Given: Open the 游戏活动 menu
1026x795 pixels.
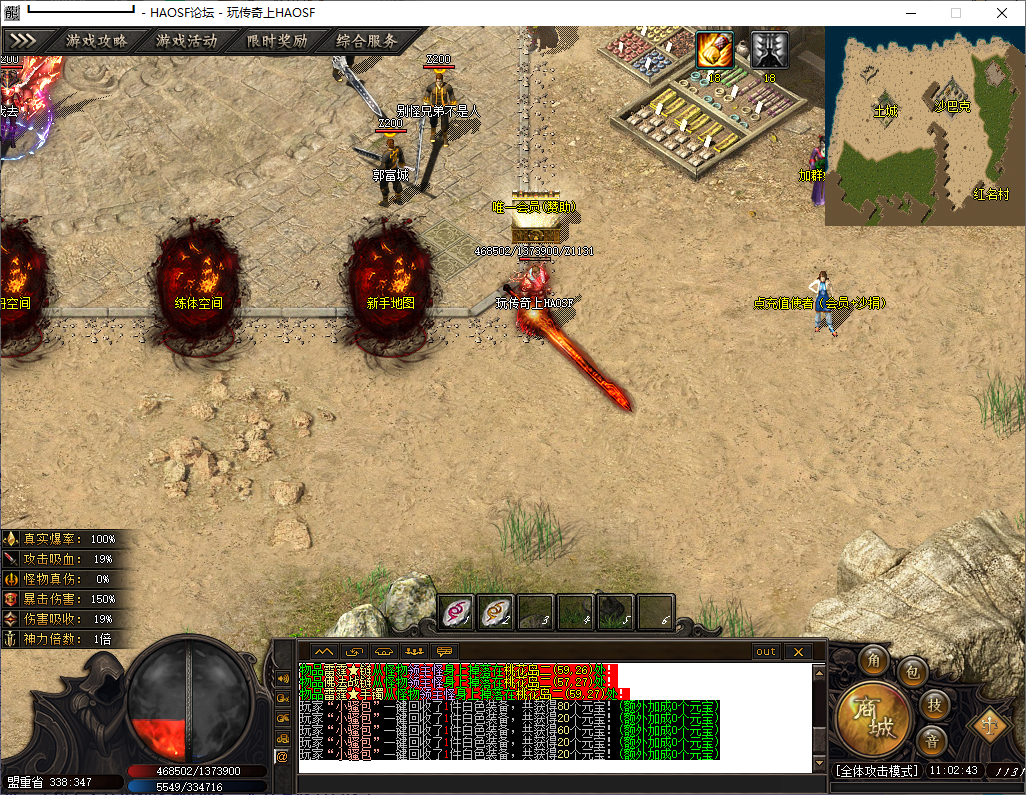Looking at the screenshot, I should [187, 41].
